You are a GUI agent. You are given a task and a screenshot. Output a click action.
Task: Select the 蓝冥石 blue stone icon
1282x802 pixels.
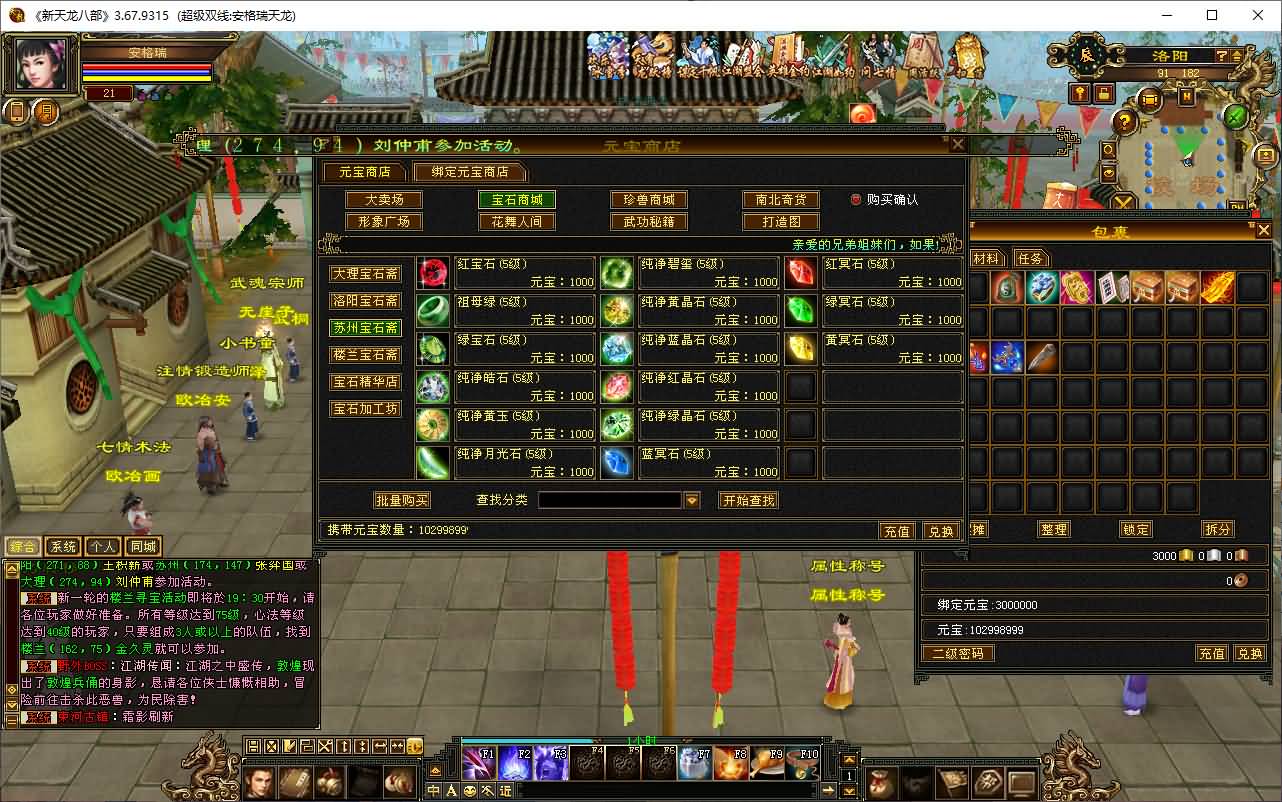[x=617, y=460]
